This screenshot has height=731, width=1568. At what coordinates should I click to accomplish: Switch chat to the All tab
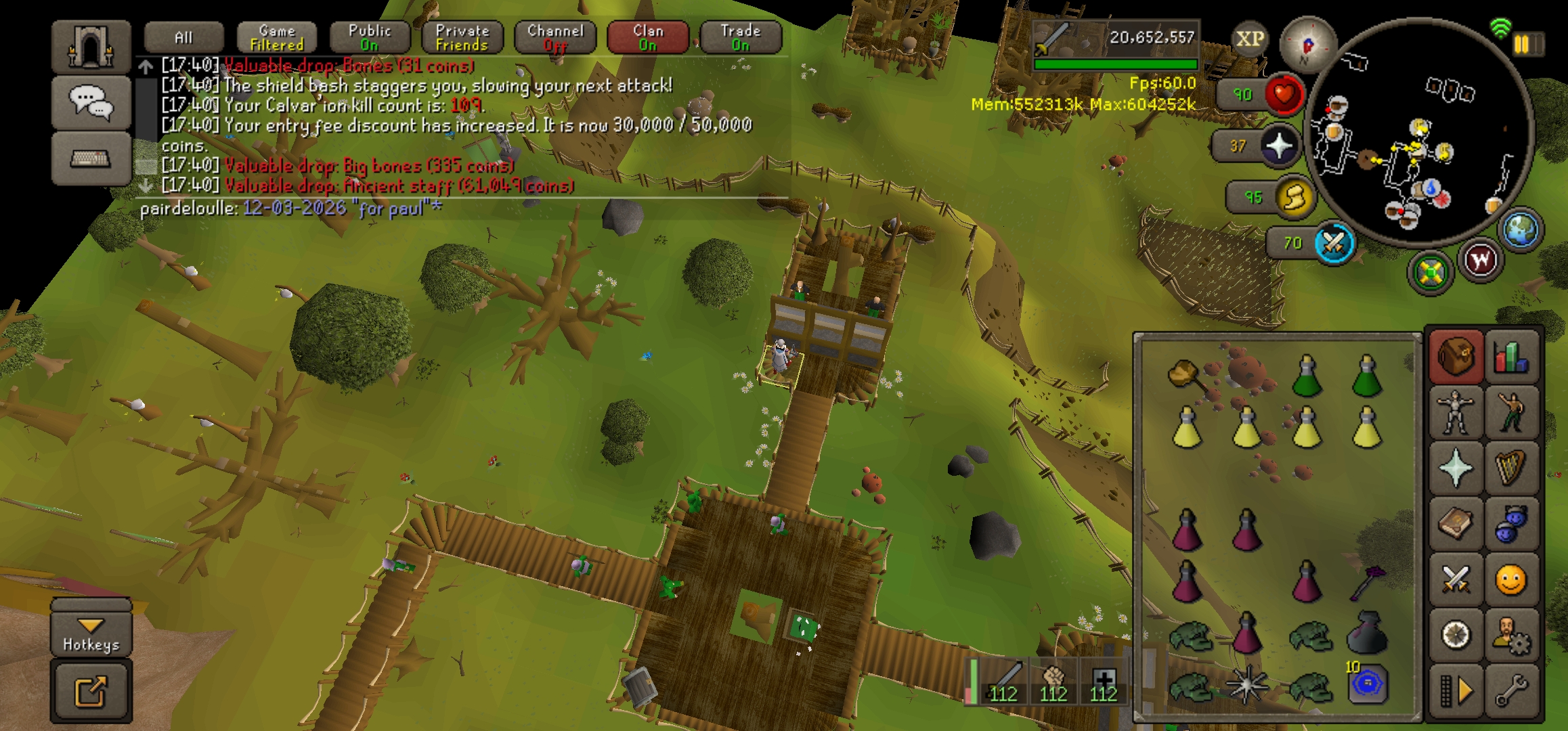183,37
